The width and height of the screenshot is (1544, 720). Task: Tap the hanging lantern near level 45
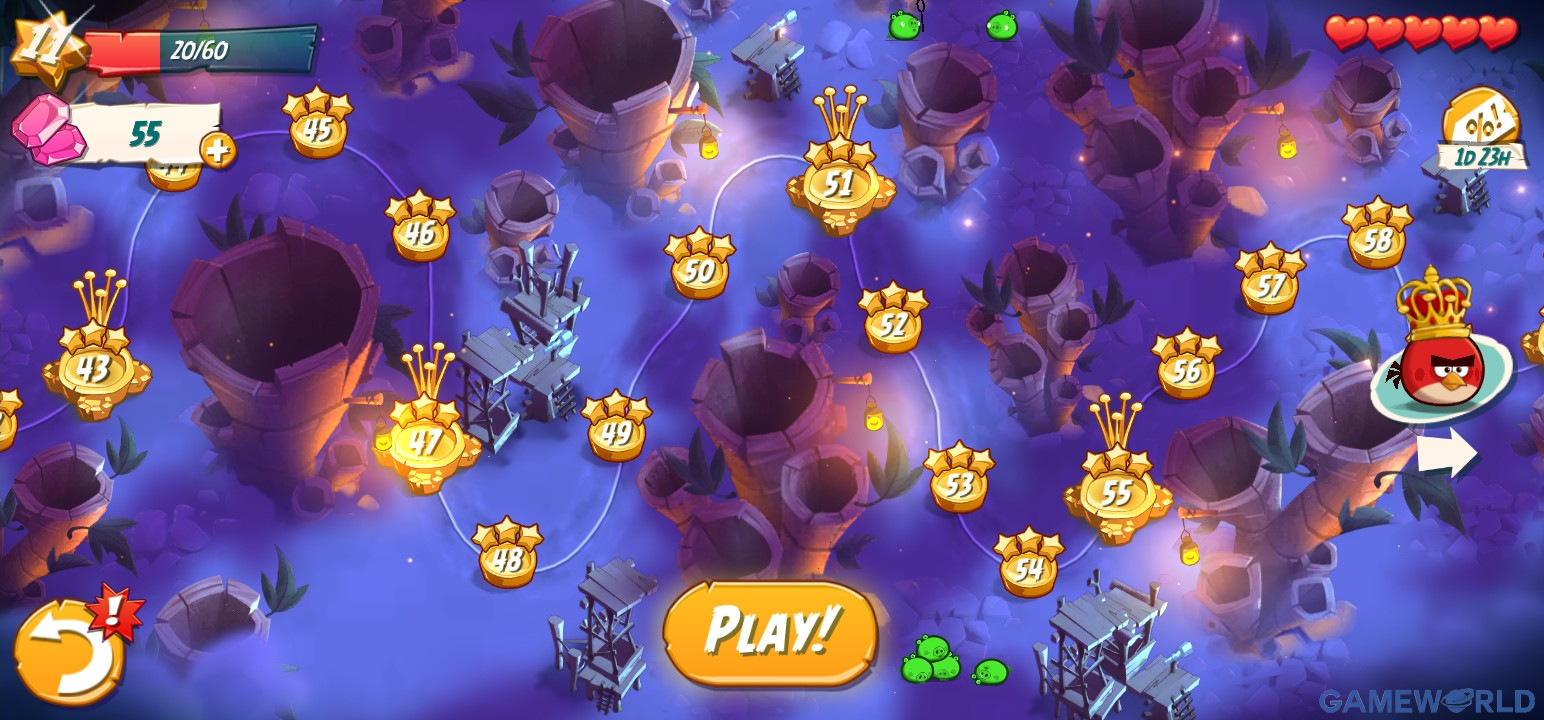(707, 146)
